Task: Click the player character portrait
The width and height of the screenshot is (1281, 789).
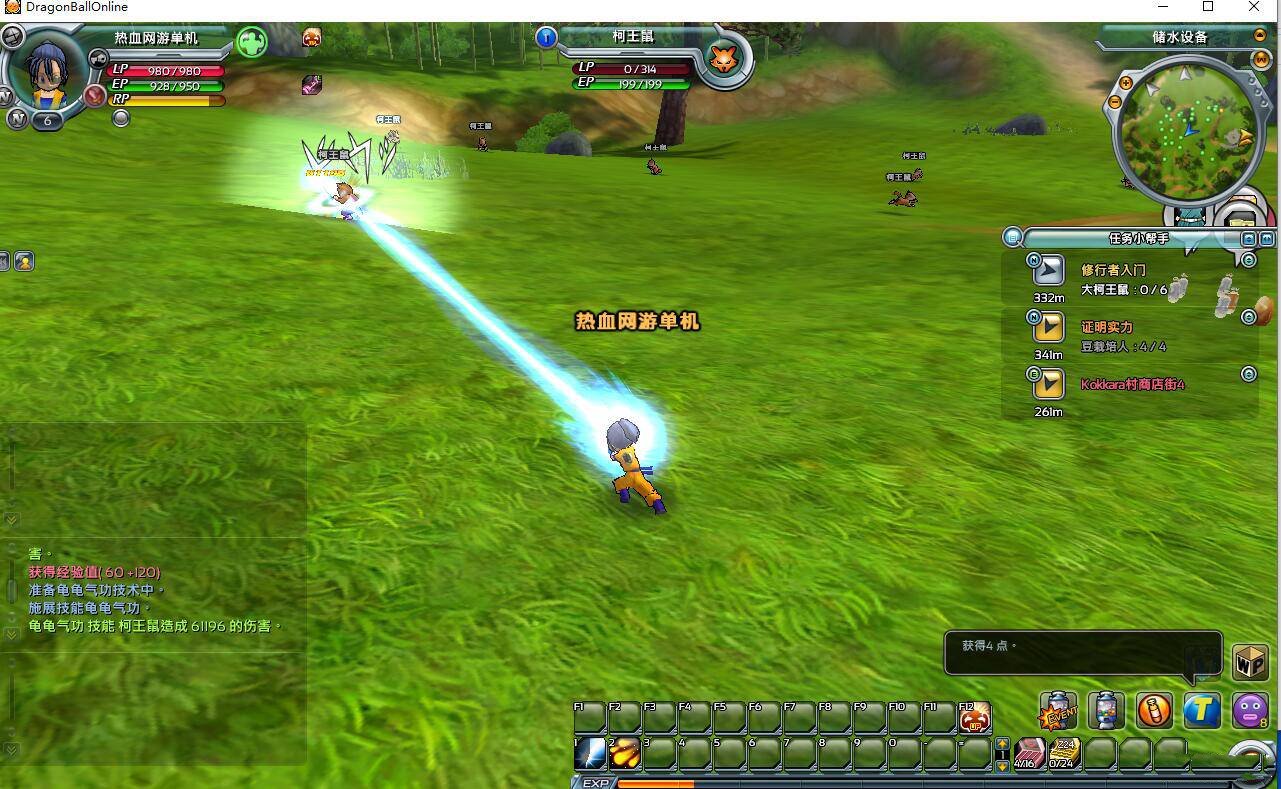Action: coord(47,72)
